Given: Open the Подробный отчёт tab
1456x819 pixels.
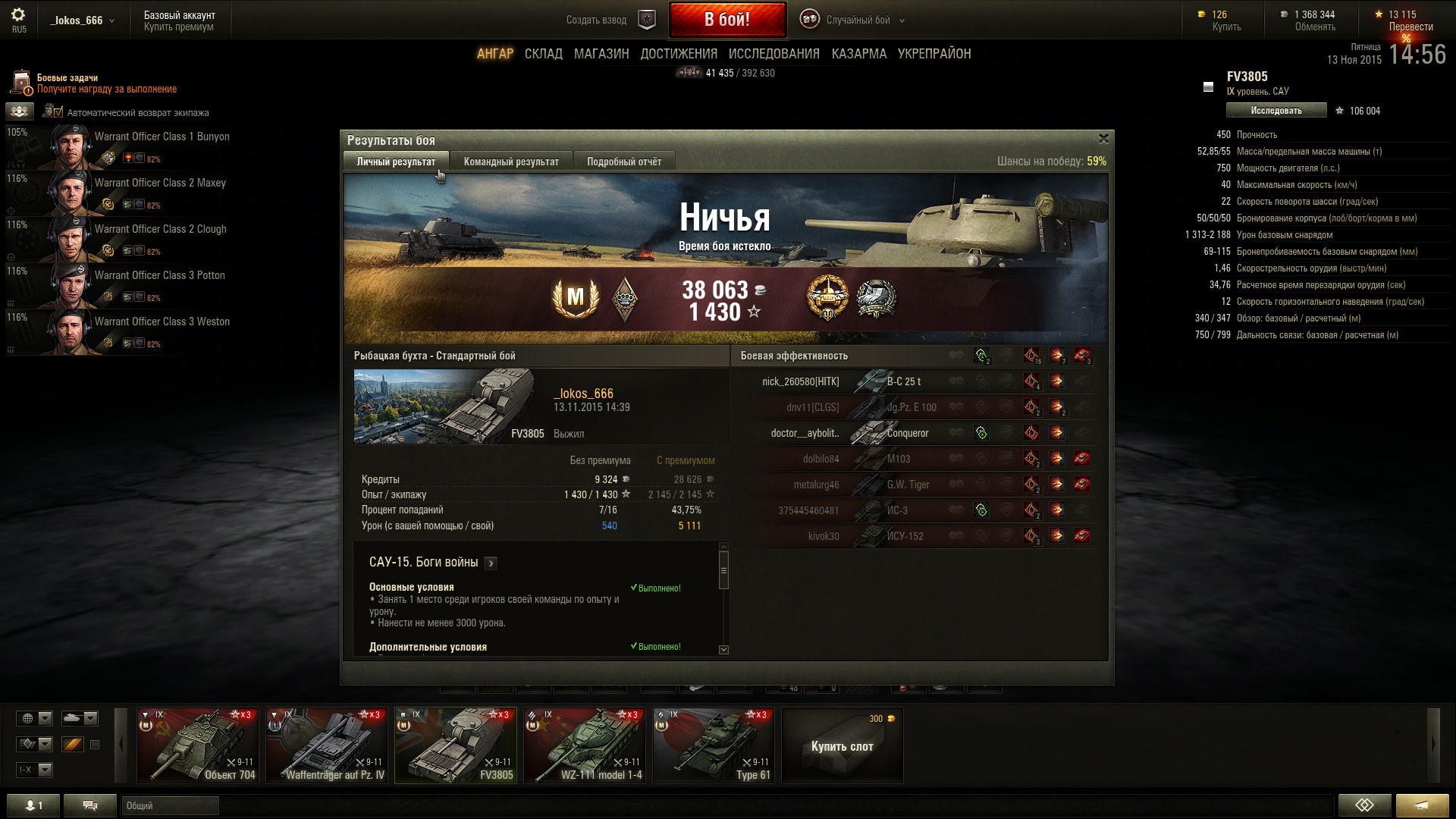Looking at the screenshot, I should point(623,162).
